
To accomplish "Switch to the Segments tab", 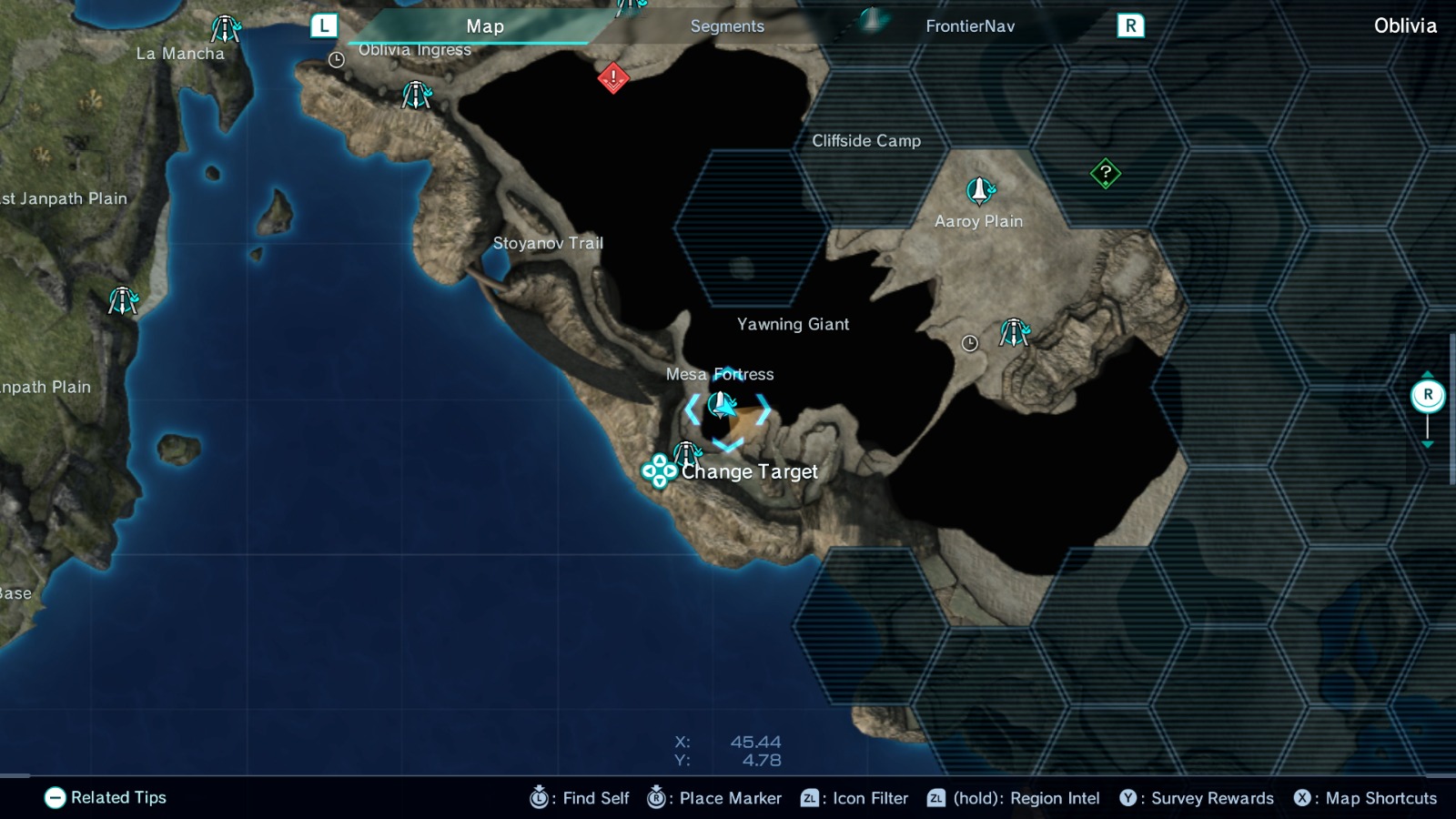I will 726,26.
